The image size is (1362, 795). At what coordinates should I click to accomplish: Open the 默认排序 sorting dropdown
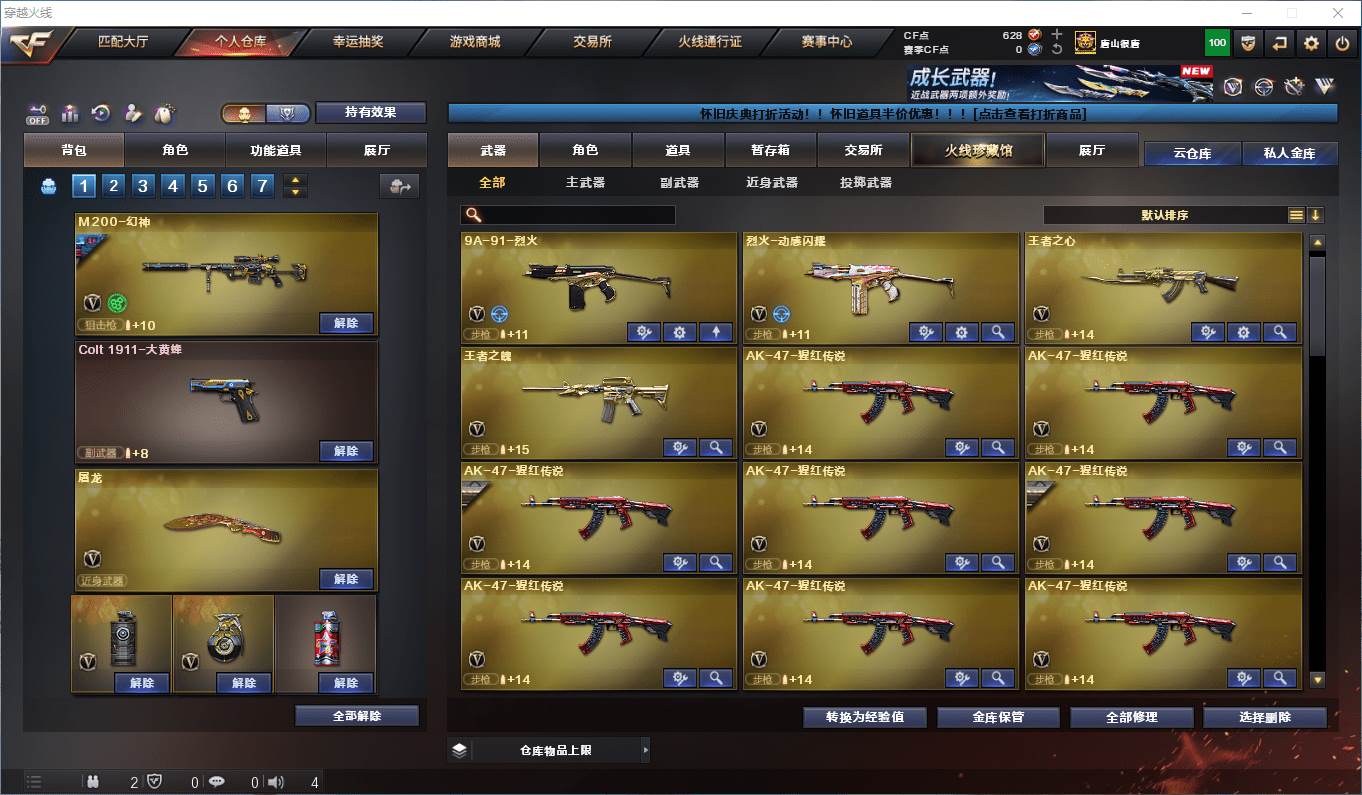1165,215
